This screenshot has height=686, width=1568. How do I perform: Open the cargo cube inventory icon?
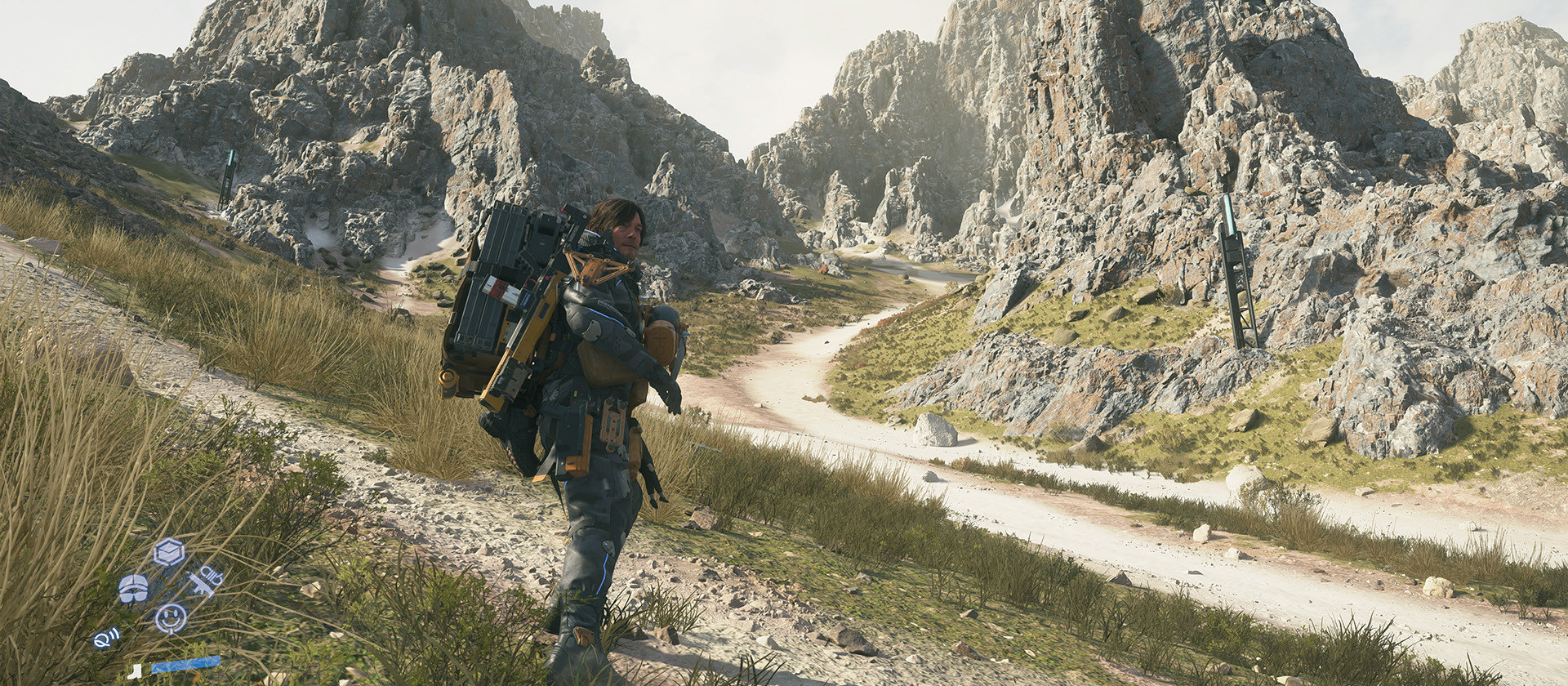point(167,551)
